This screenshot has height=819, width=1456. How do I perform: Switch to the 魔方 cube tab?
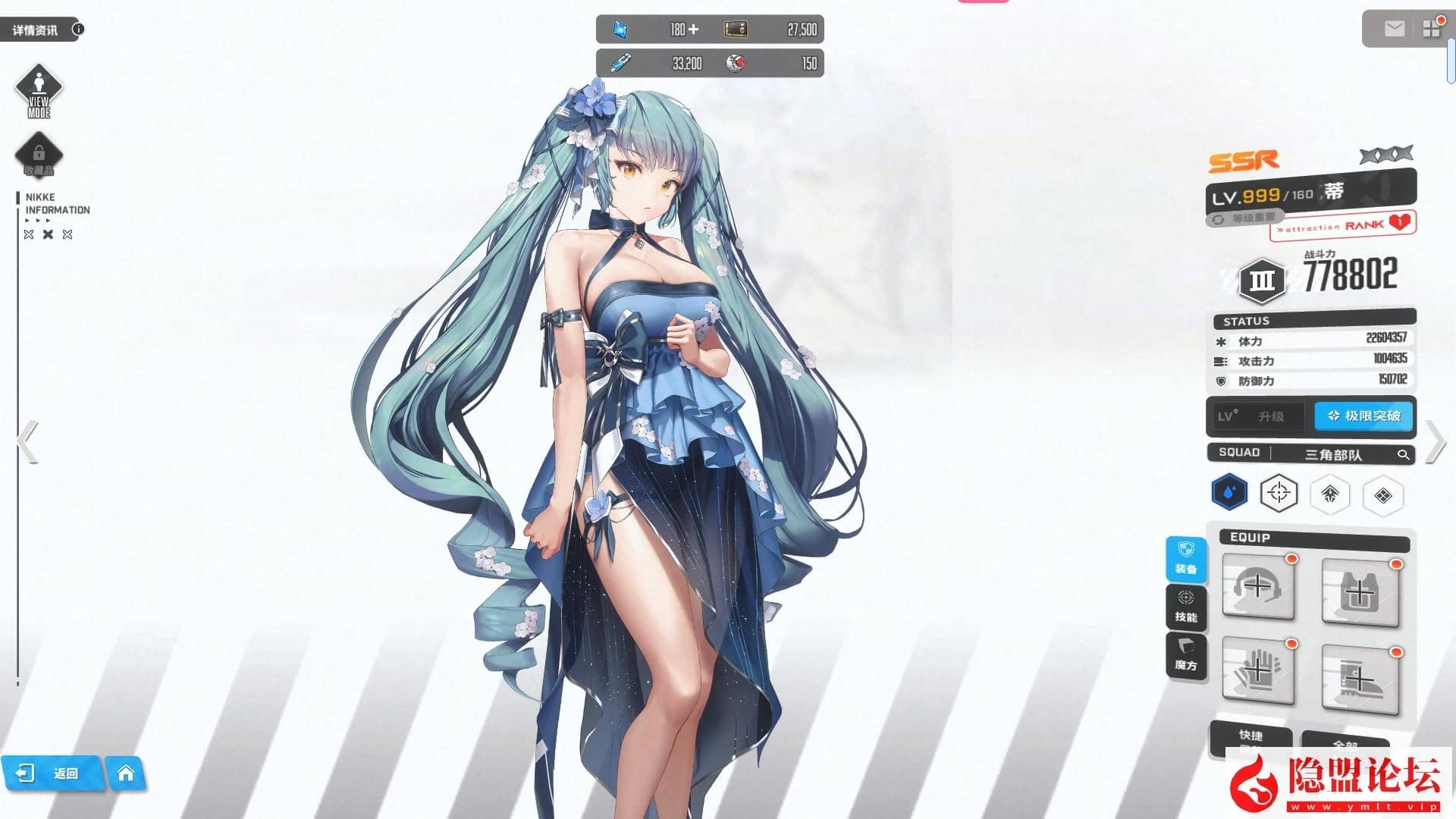click(x=1187, y=654)
